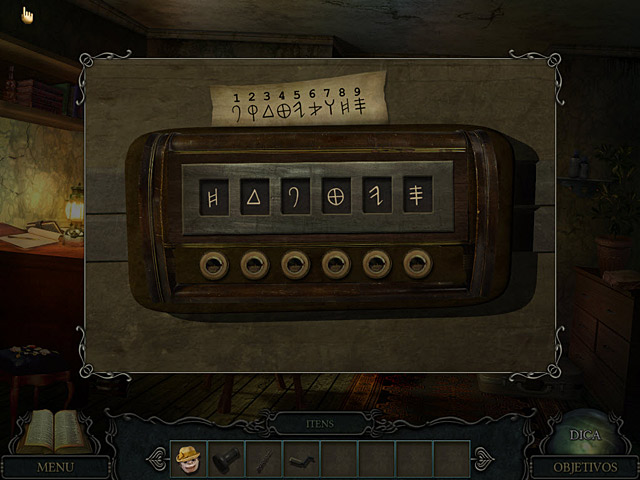This screenshot has height=480, width=640.
Task: Select the black cylinder inventory item
Action: coord(226,459)
